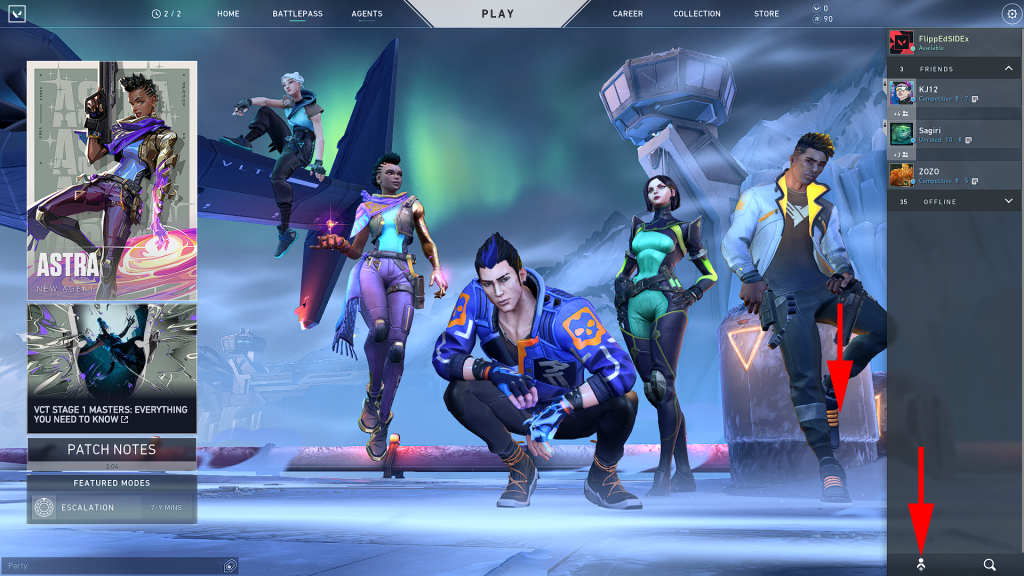Start matchmaking with the PLAY button
Screen dimensions: 1024x576
click(497, 14)
